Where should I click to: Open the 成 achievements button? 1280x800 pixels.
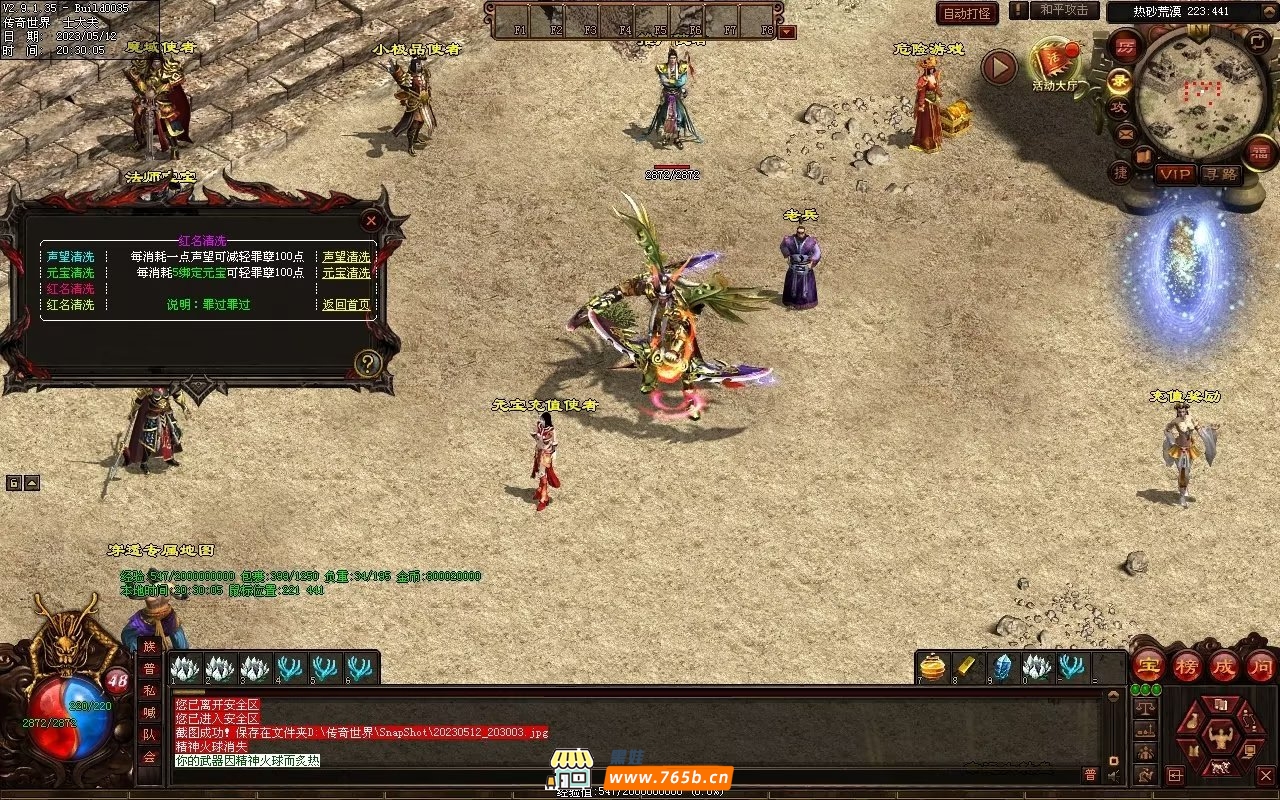1224,666
